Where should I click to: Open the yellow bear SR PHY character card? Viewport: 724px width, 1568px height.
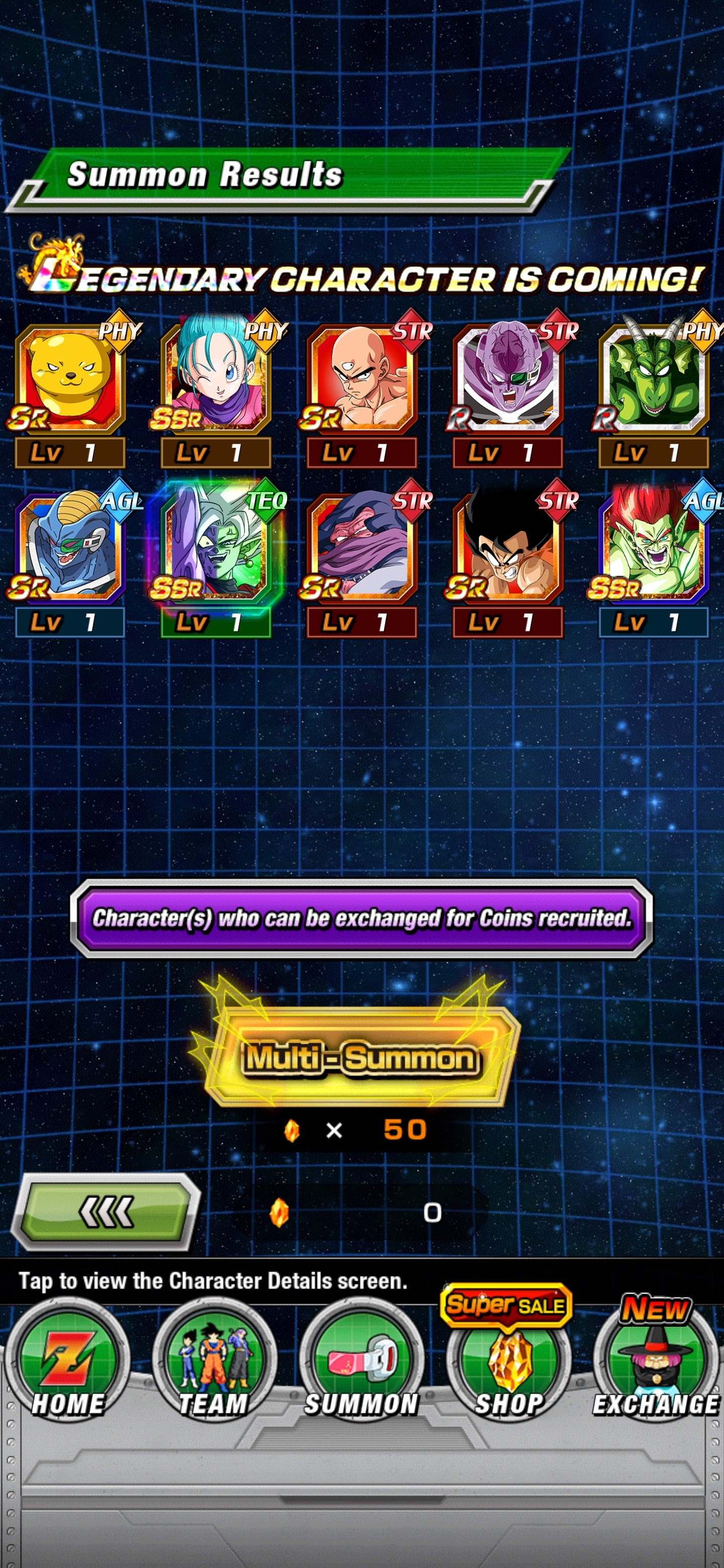click(70, 380)
